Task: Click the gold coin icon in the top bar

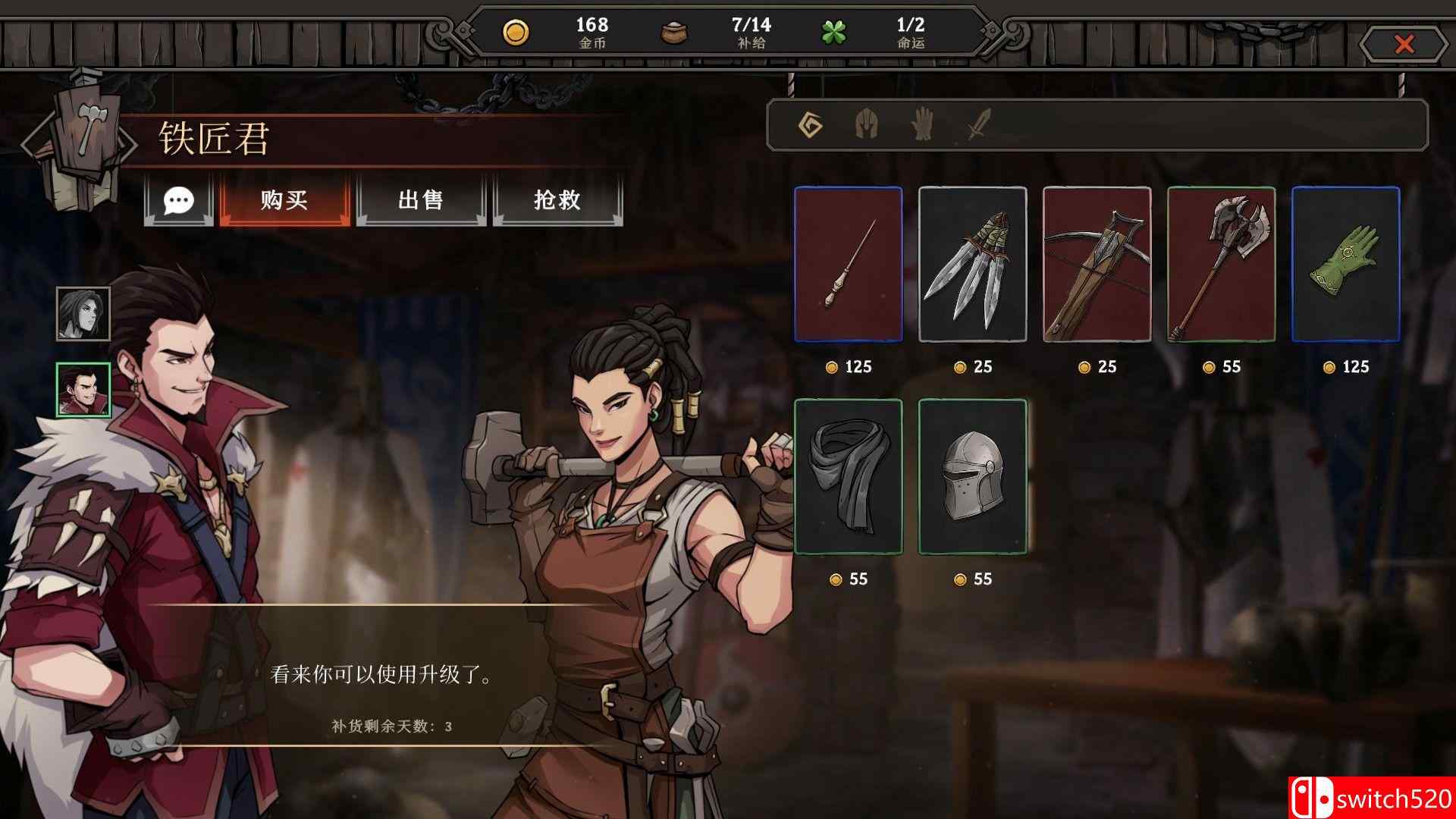Action: coord(518,32)
